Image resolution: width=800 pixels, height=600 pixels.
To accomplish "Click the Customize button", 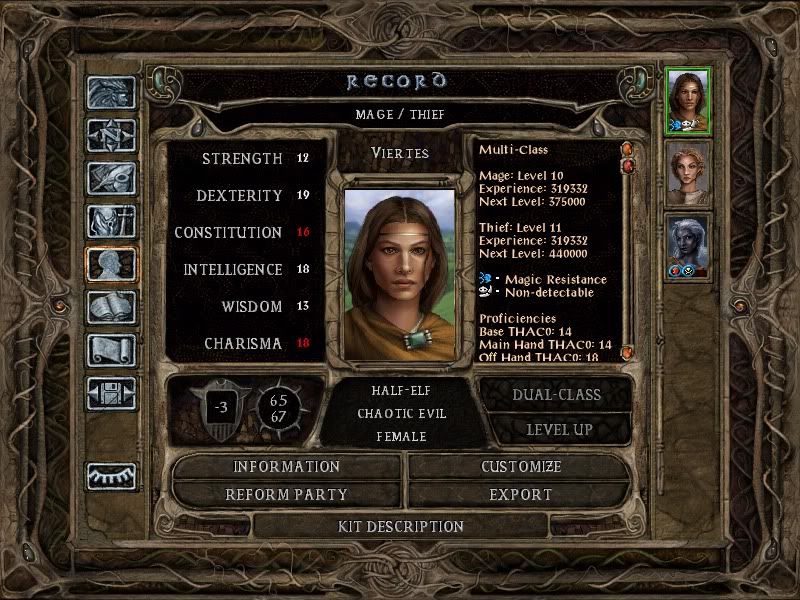I will click(521, 467).
